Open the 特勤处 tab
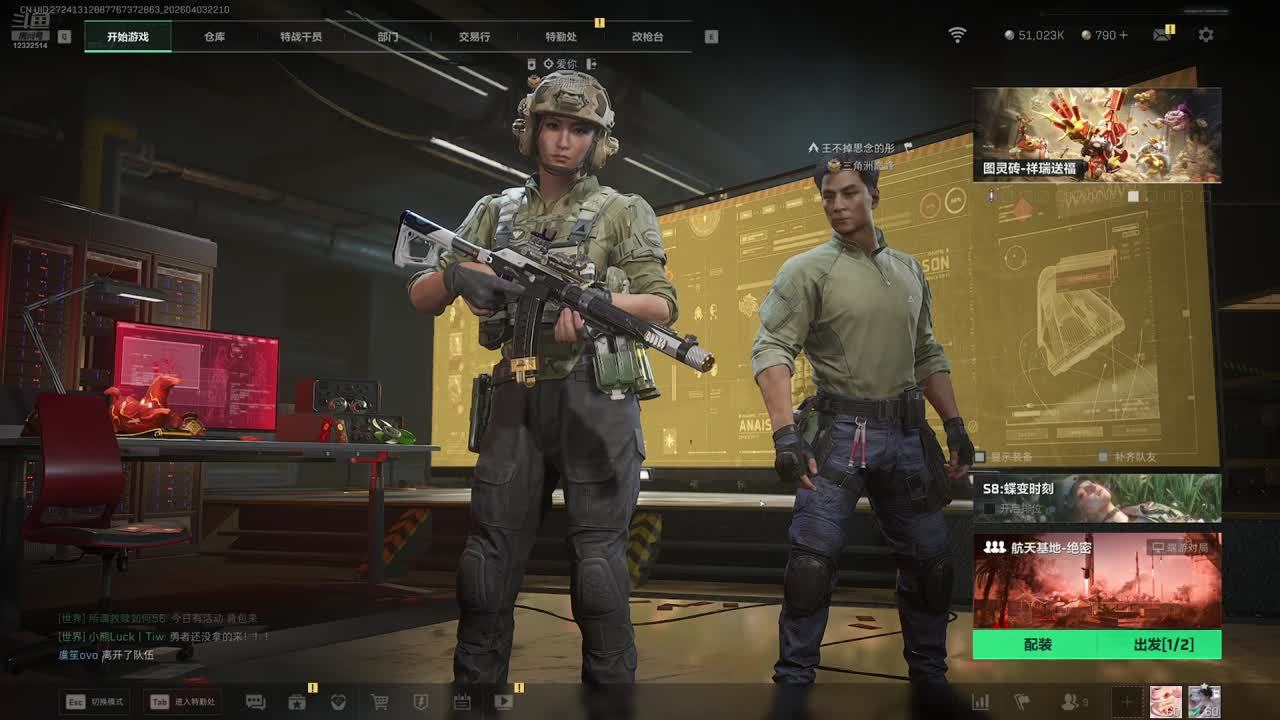The image size is (1280, 720). (x=561, y=37)
